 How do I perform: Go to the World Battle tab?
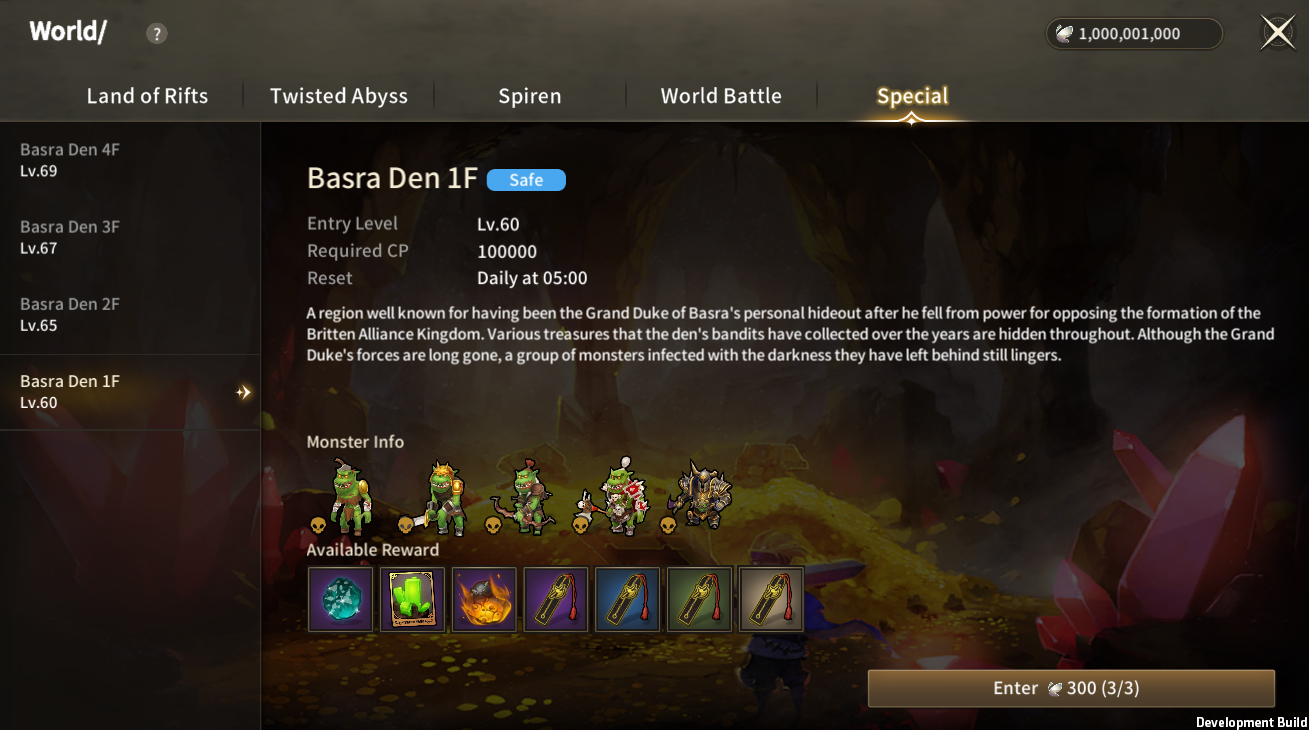tap(721, 96)
